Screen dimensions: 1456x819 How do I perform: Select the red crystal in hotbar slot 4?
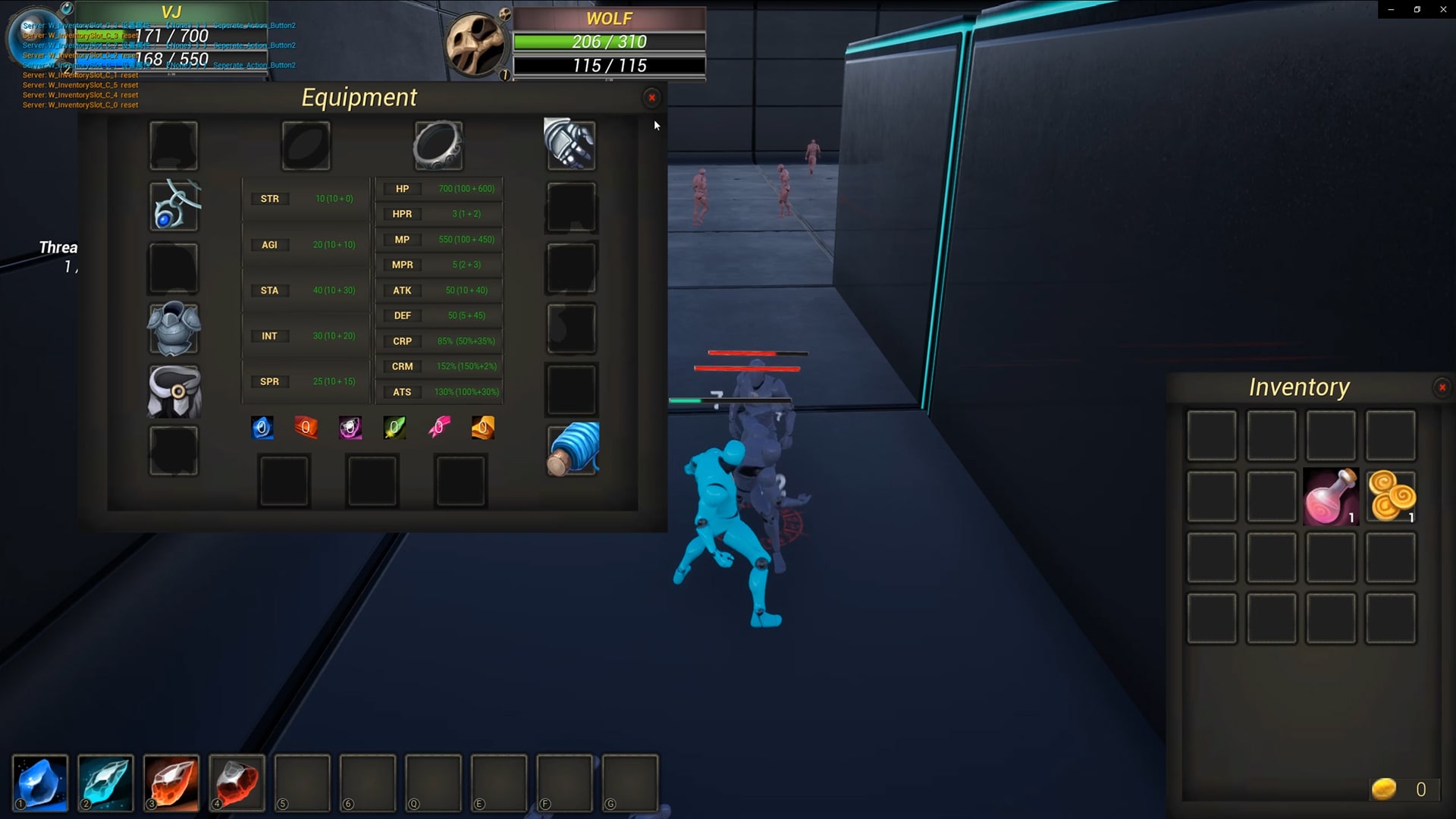click(x=237, y=783)
